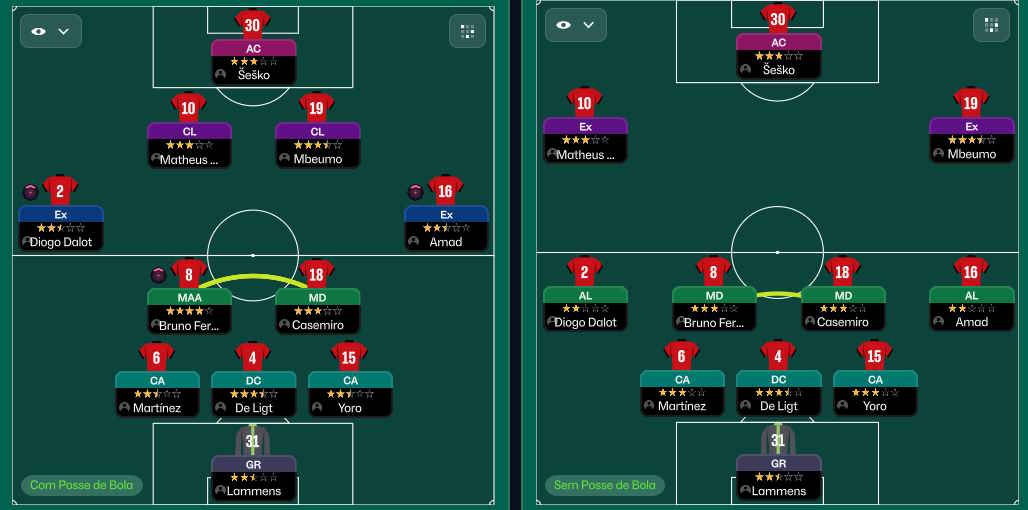Pick Bruno Fernandes in the MAA role
The image size is (1028, 510).
coord(189,311)
